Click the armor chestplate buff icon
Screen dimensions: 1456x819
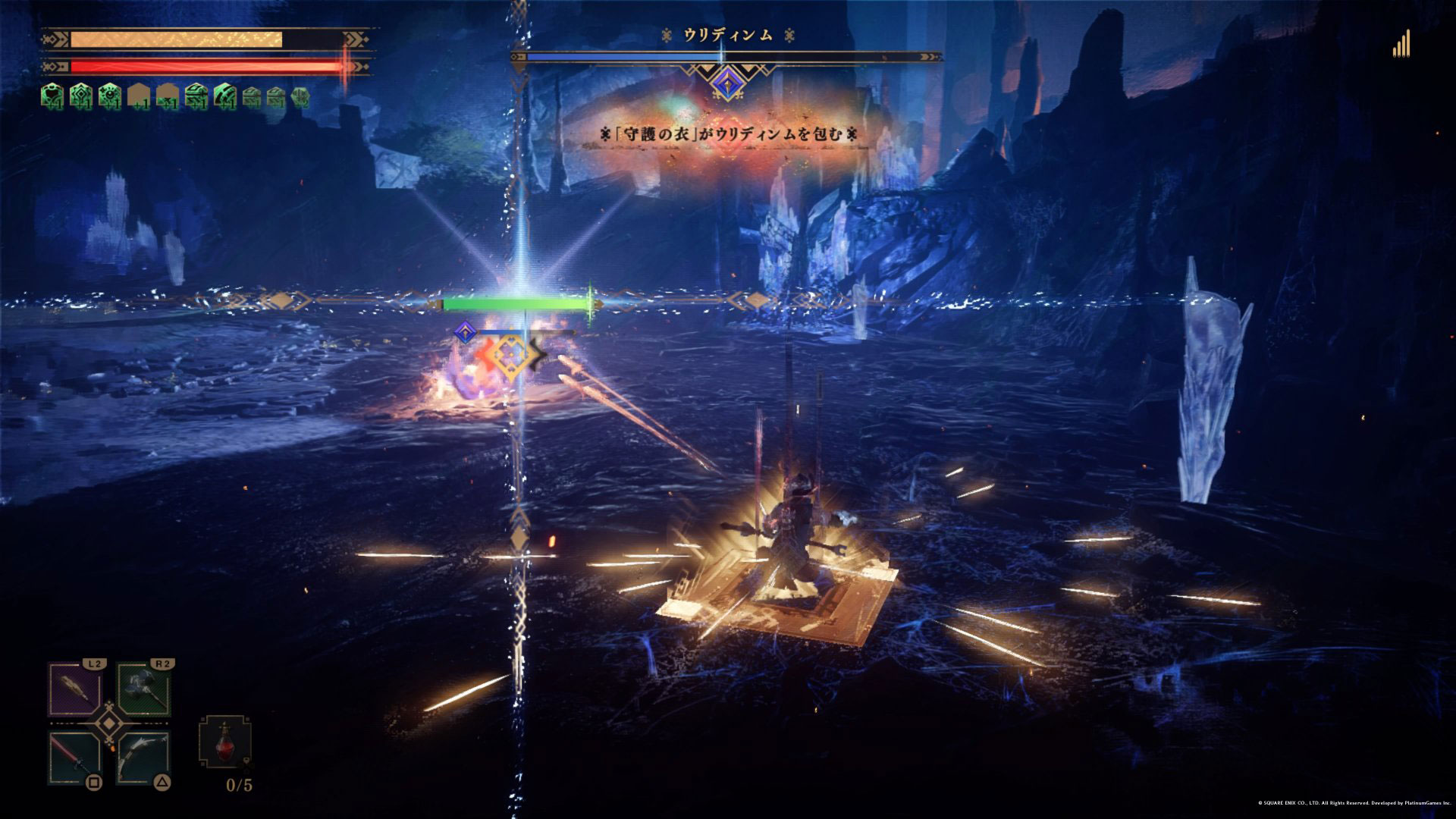(x=53, y=96)
